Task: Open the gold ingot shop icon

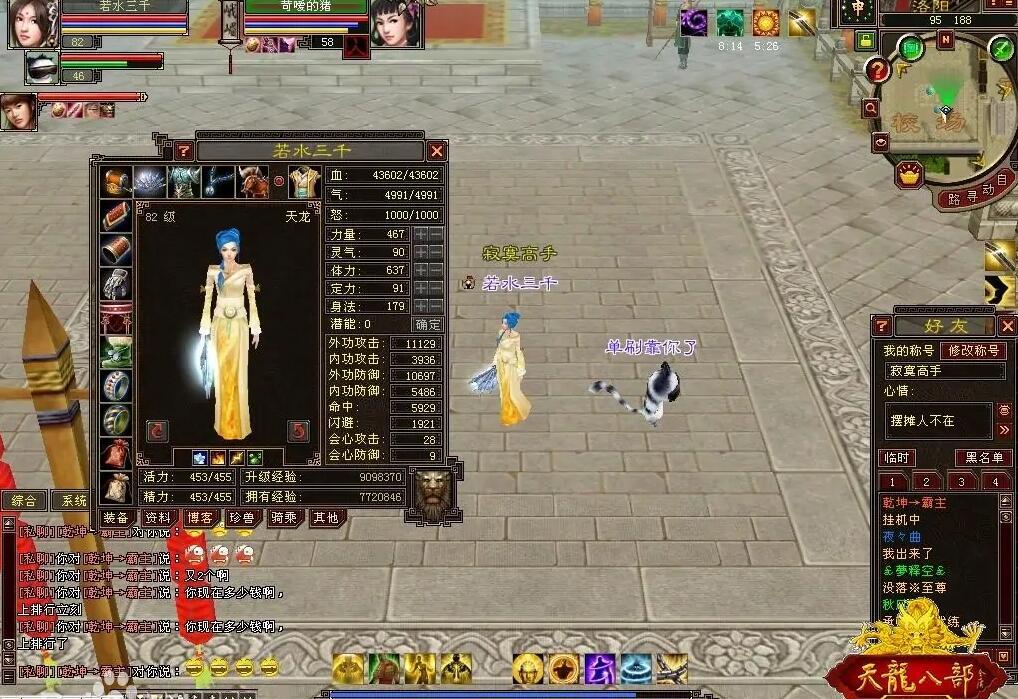Action: coord(909,175)
